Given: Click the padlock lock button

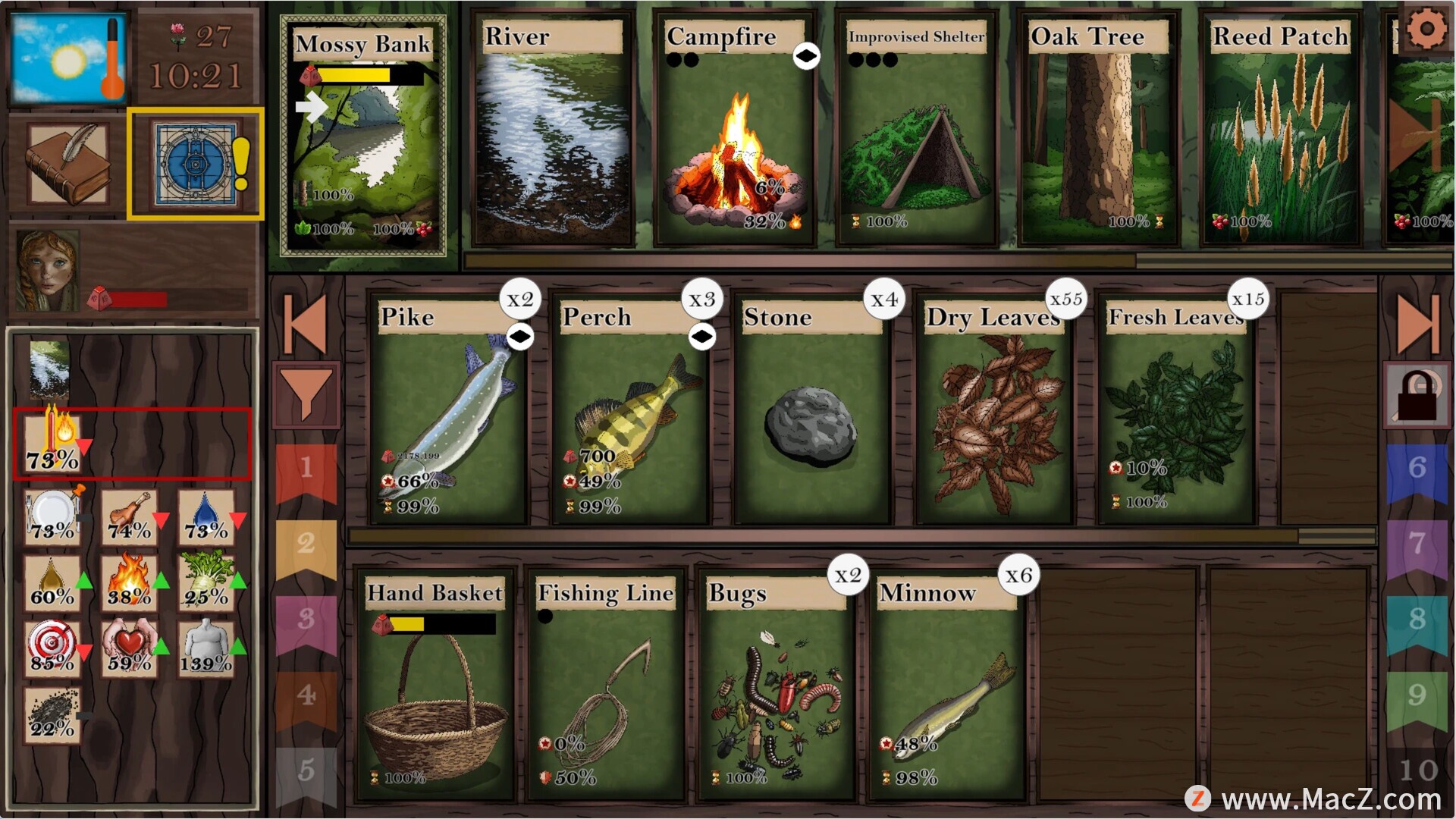Looking at the screenshot, I should [1417, 394].
